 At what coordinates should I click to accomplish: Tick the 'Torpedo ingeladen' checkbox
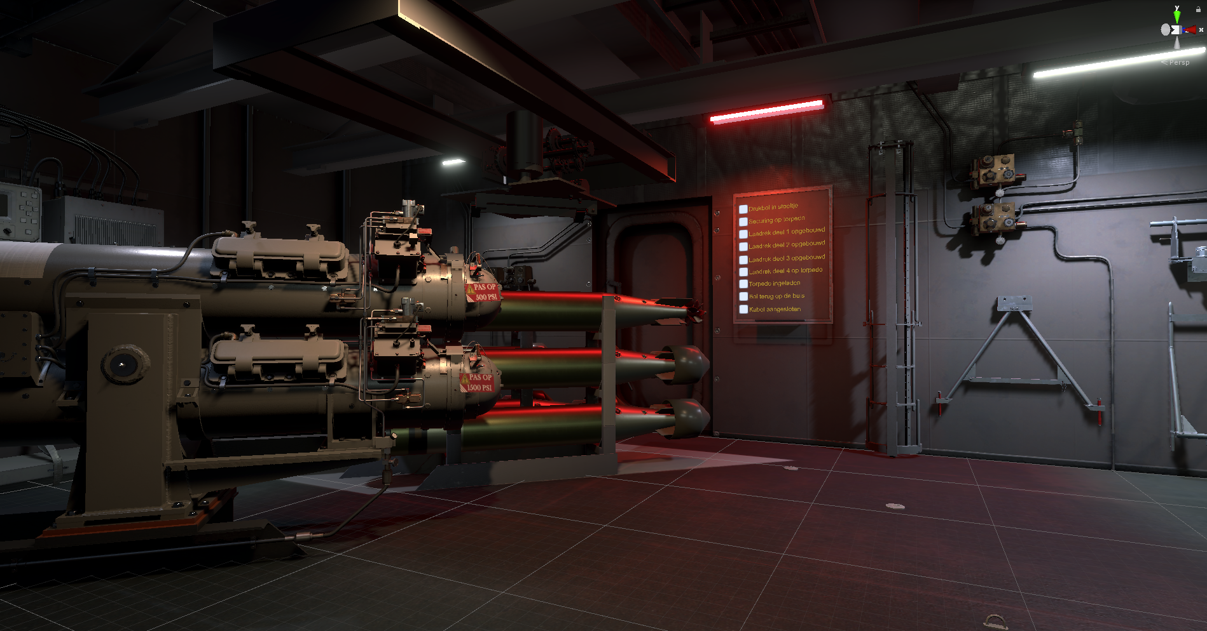pos(743,285)
